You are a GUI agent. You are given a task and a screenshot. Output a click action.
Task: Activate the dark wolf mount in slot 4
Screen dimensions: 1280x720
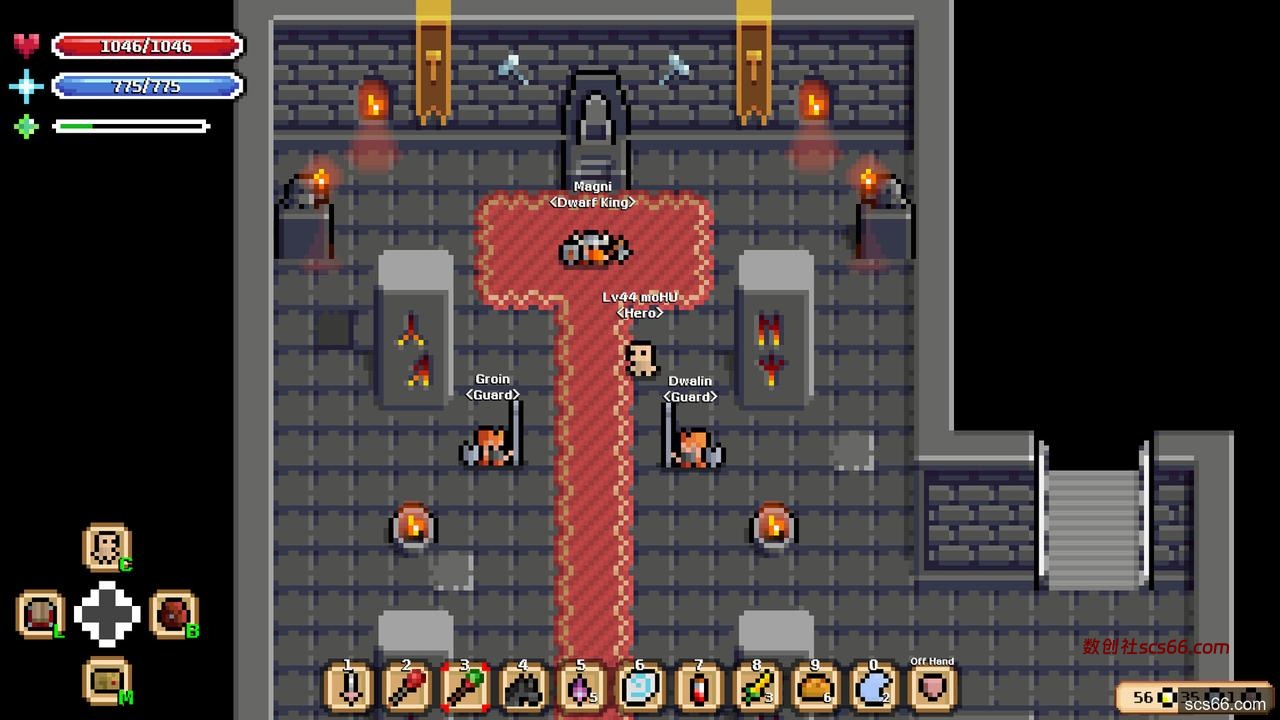[523, 689]
